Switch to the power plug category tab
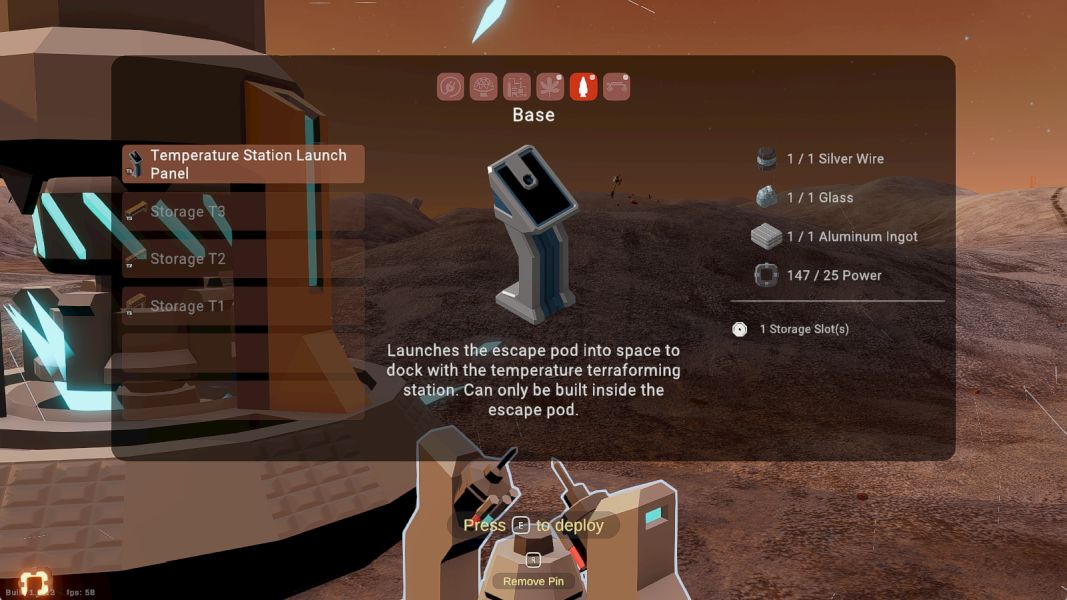 [x=451, y=87]
